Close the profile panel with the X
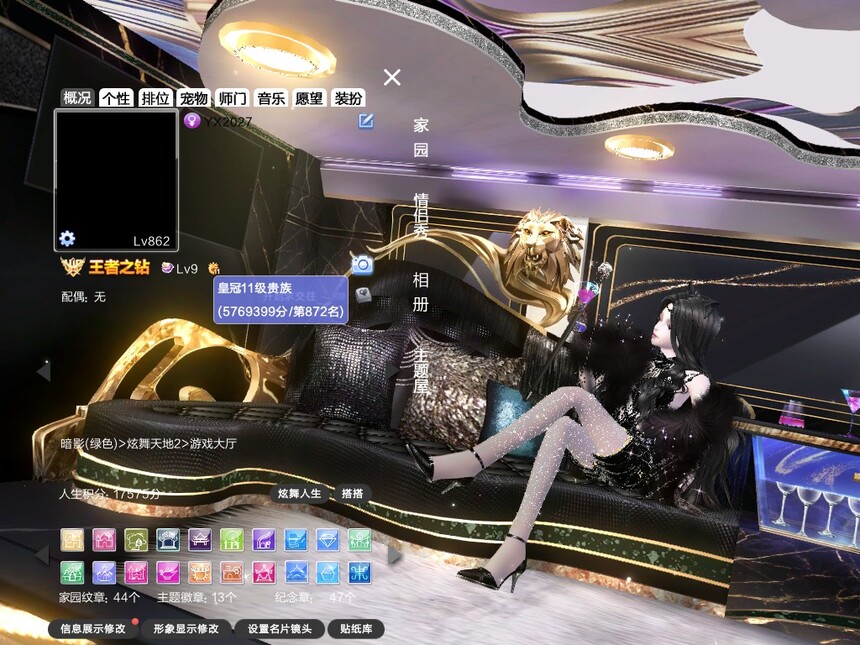 392,77
